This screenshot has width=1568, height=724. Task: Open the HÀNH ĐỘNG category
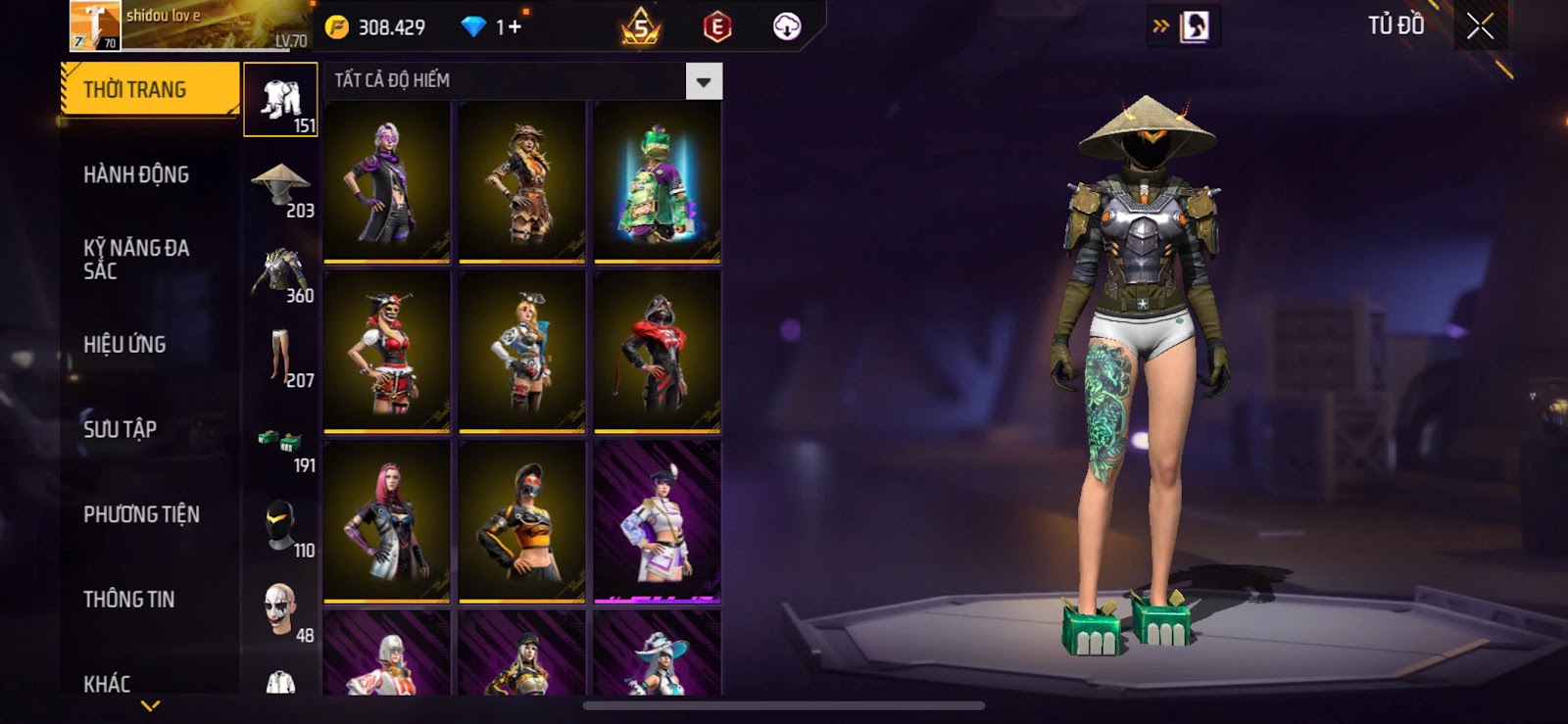tap(136, 175)
